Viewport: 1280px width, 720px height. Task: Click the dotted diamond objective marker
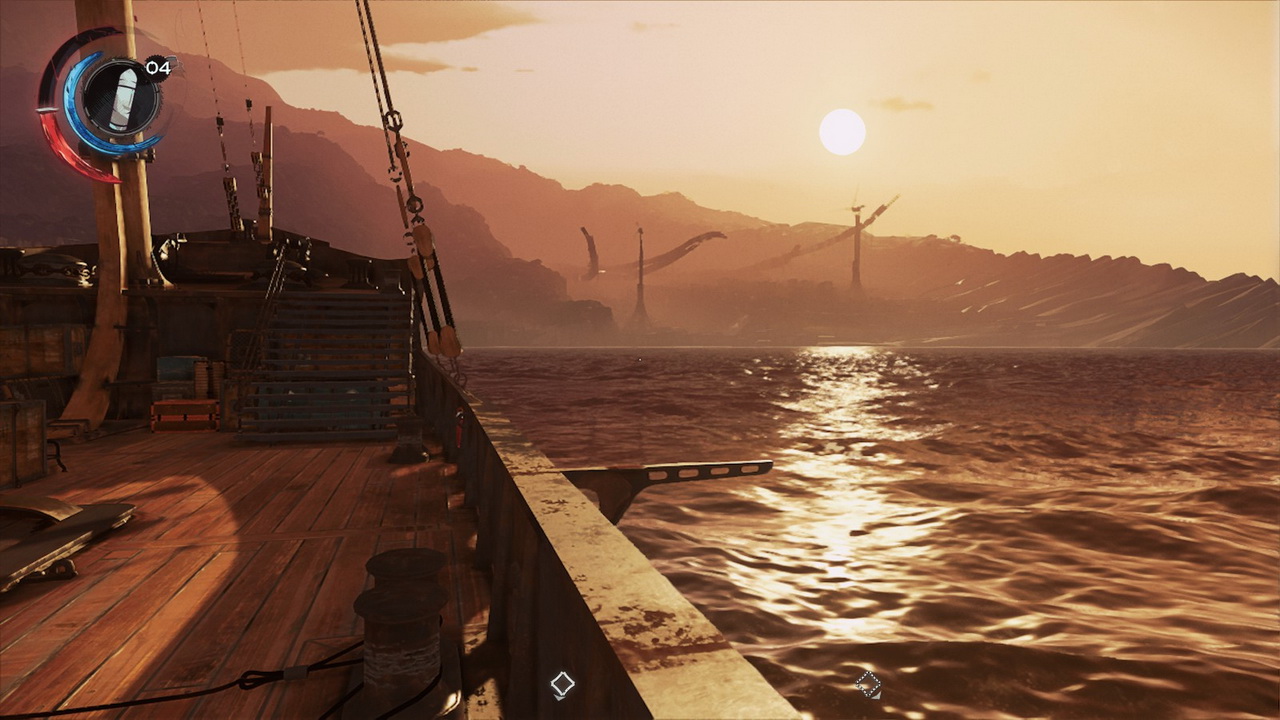coord(868,684)
